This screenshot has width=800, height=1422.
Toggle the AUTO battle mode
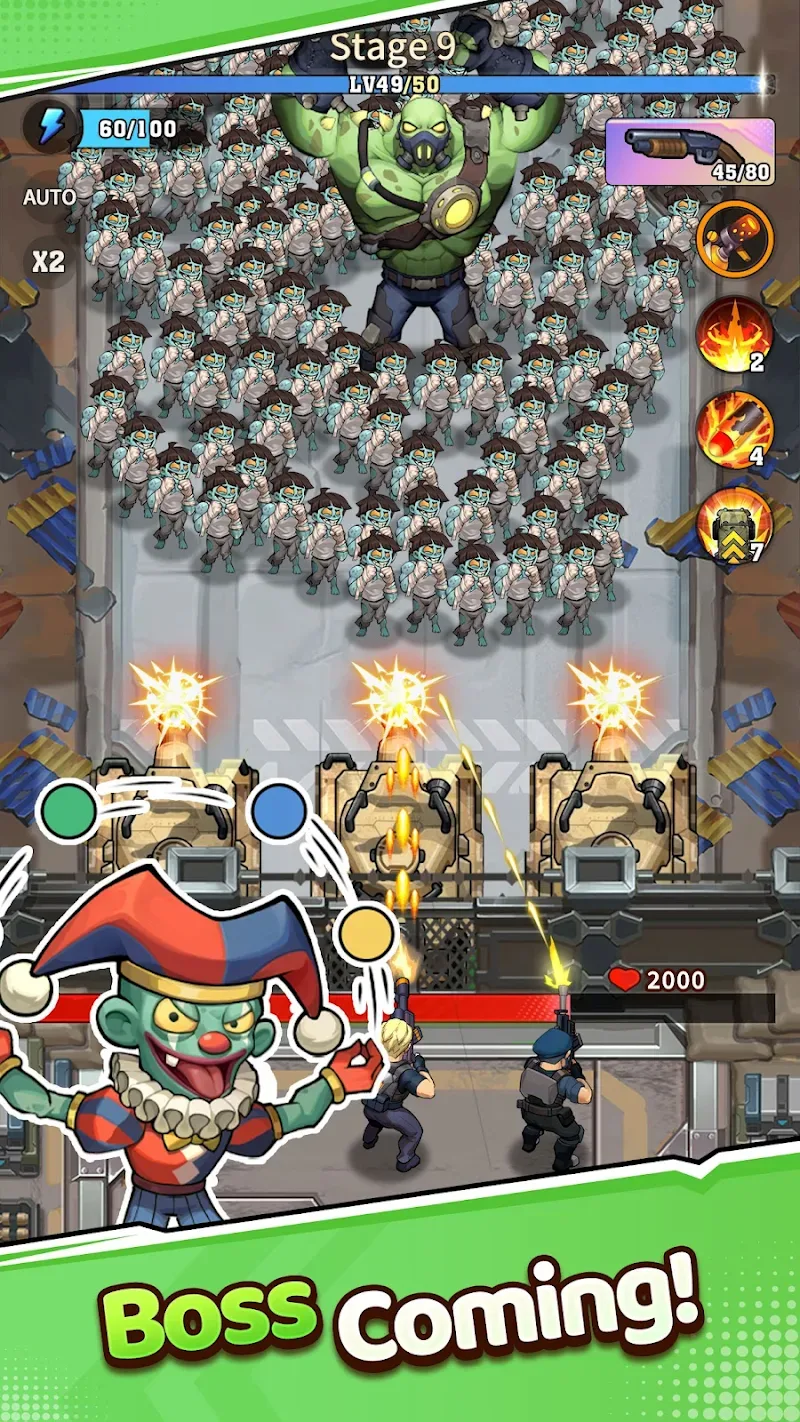pyautogui.click(x=49, y=197)
